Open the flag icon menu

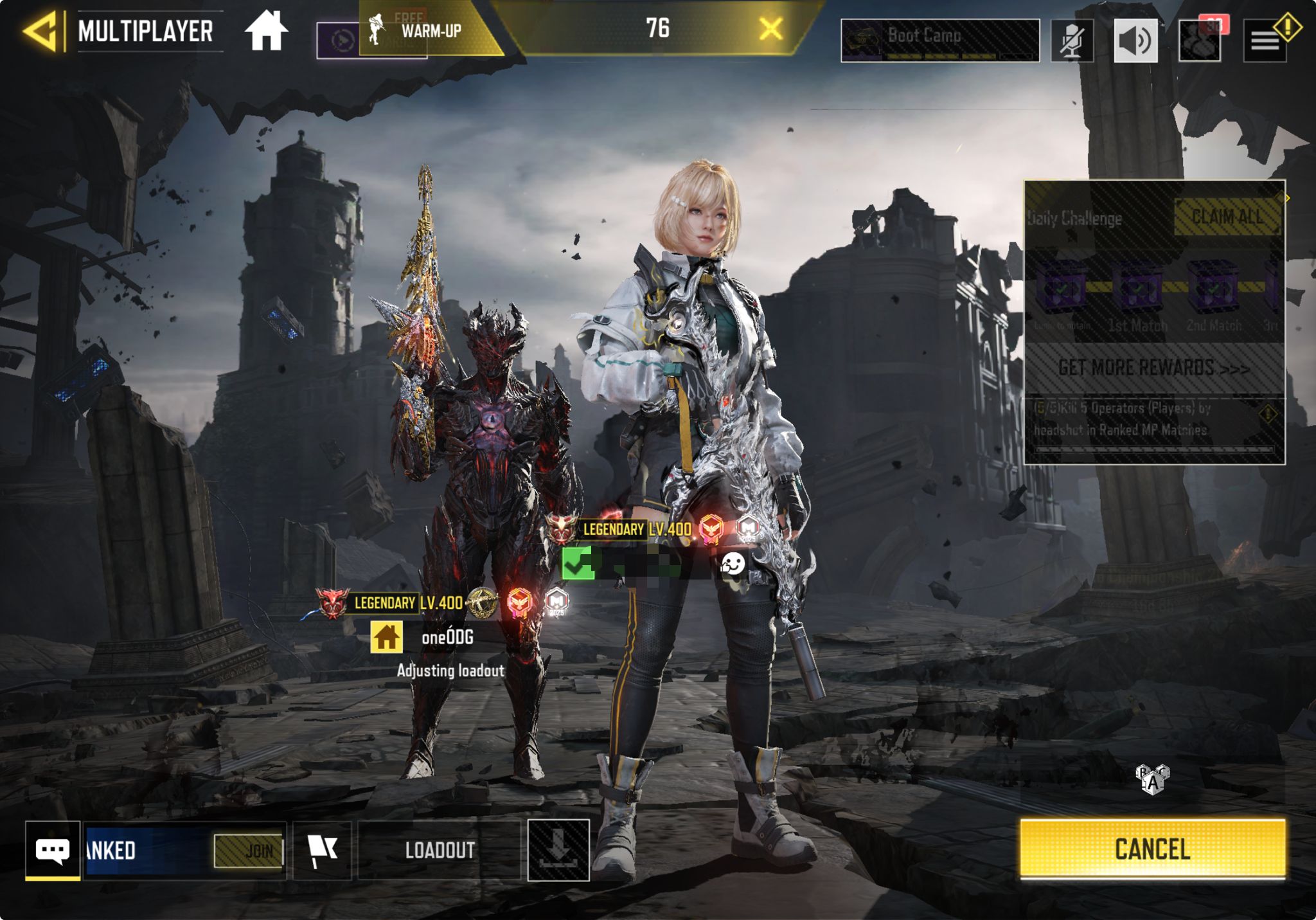pos(322,850)
